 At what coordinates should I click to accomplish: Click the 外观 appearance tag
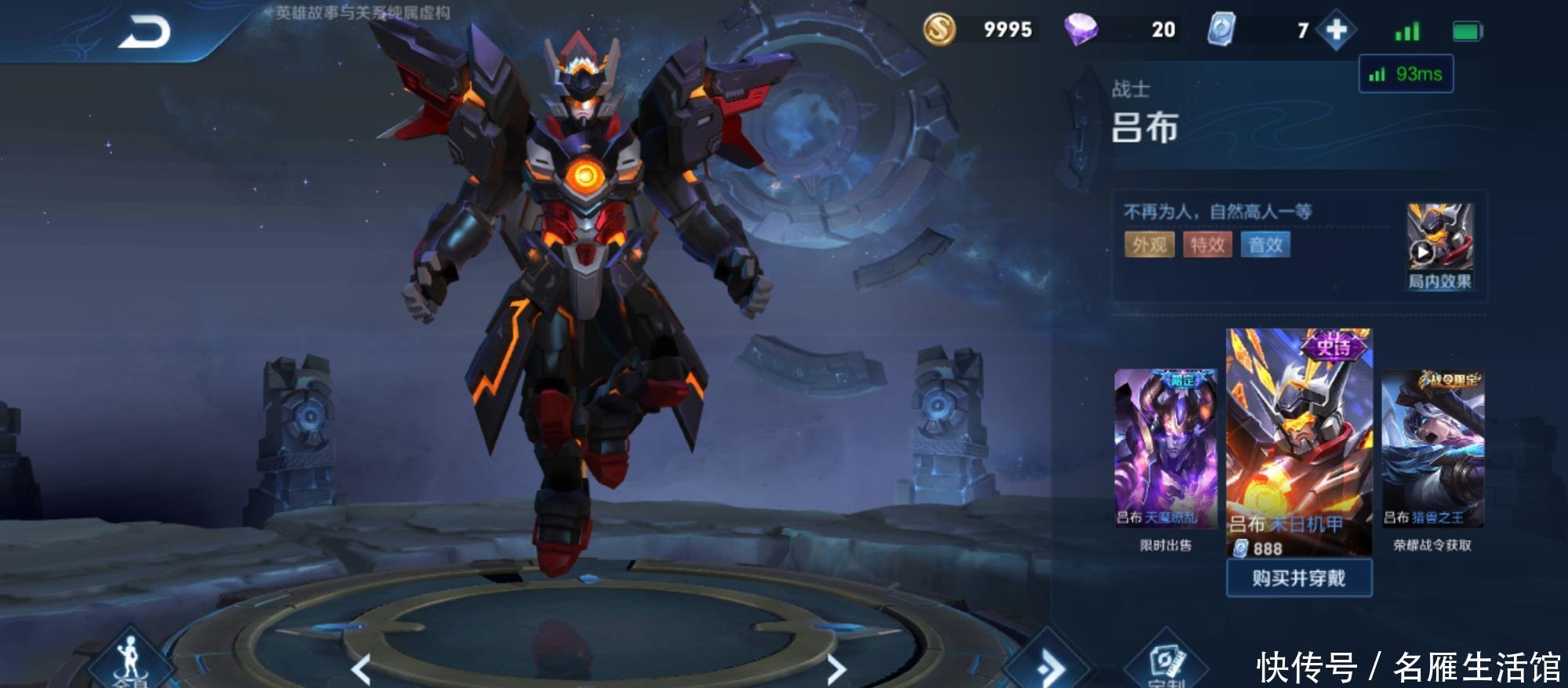pyautogui.click(x=1149, y=244)
